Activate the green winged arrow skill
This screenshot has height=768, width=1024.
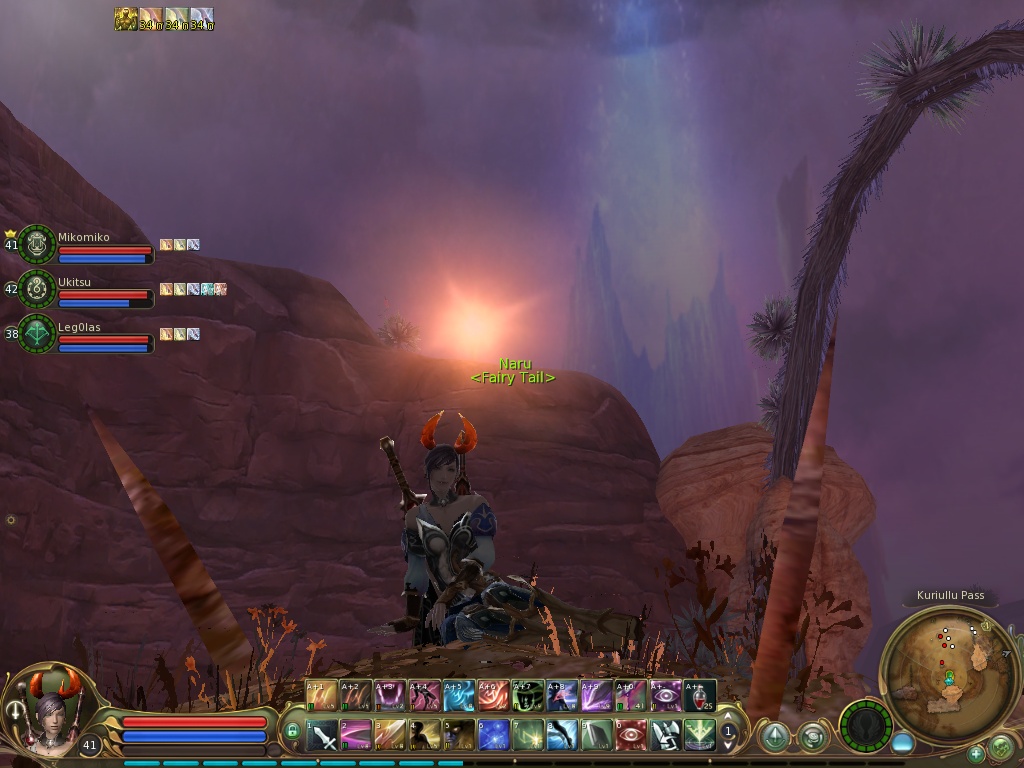[x=700, y=735]
